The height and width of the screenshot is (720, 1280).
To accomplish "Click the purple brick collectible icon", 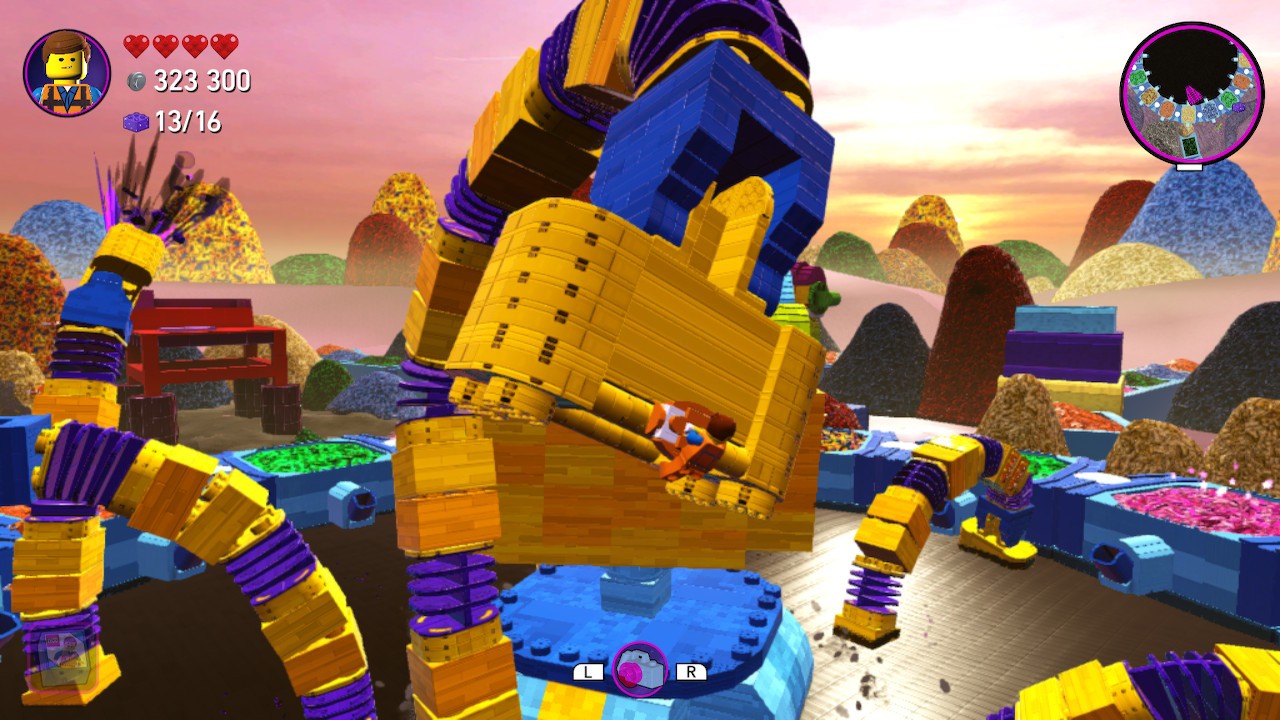I will (135, 124).
